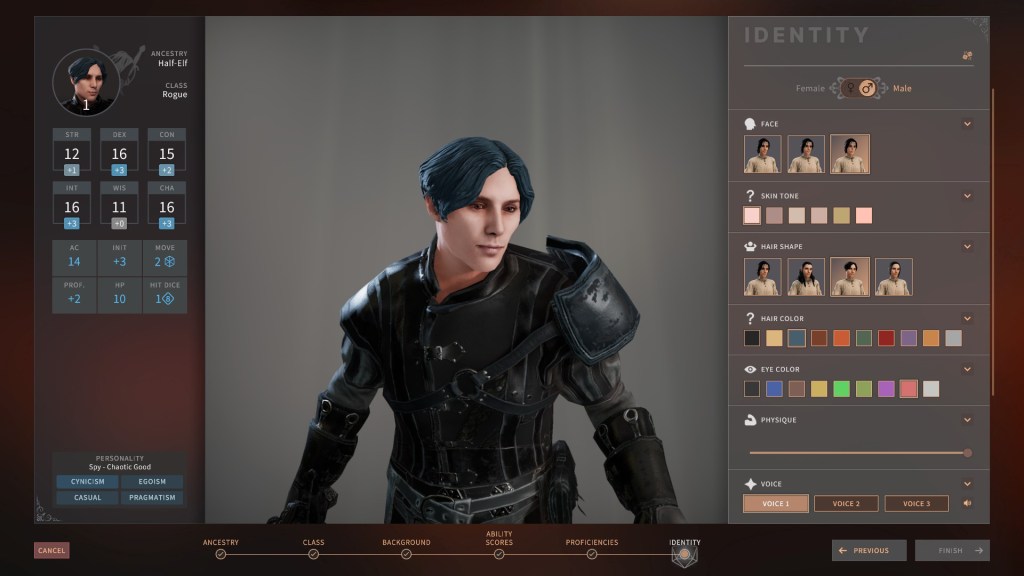Select the first face portrait
Viewport: 1024px width, 576px height.
[763, 154]
